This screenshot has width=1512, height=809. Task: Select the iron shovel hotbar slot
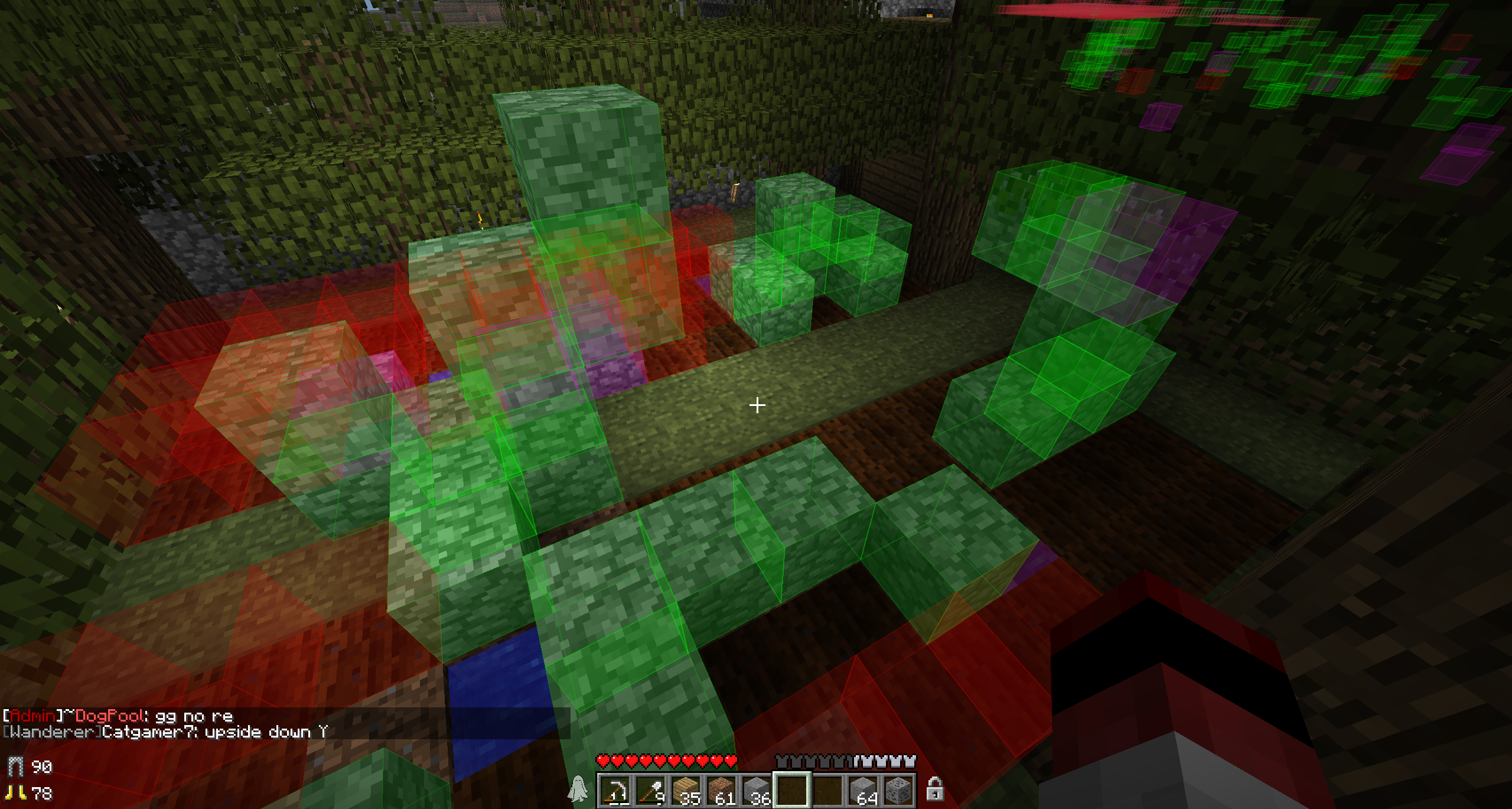tap(651, 790)
